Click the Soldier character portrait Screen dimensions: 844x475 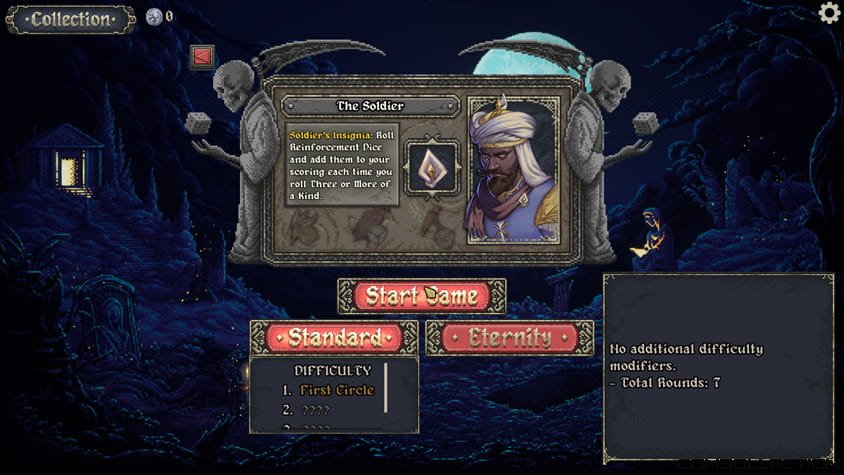[x=512, y=168]
